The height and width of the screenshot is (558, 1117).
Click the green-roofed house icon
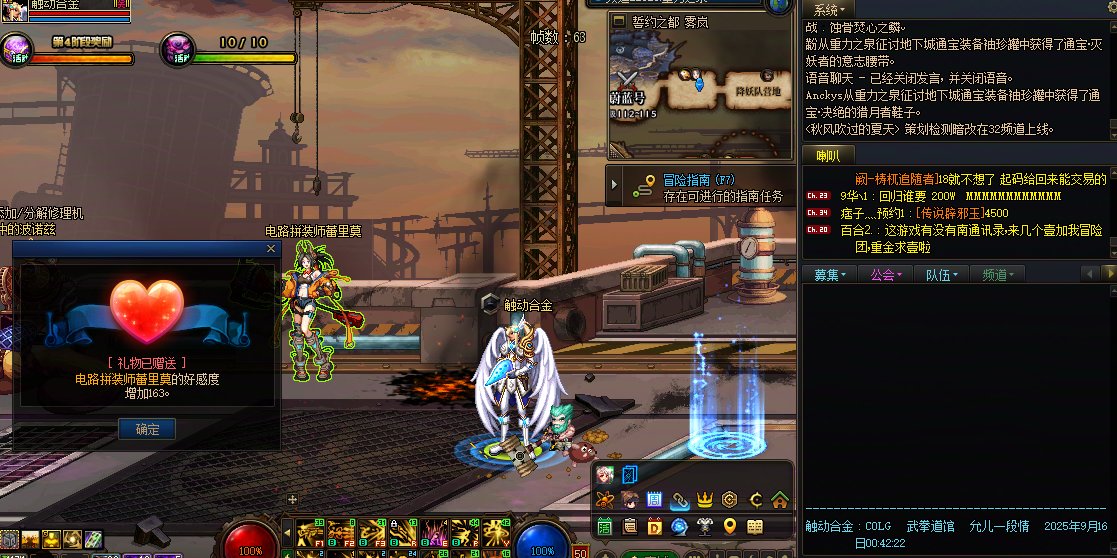pyautogui.click(x=780, y=500)
